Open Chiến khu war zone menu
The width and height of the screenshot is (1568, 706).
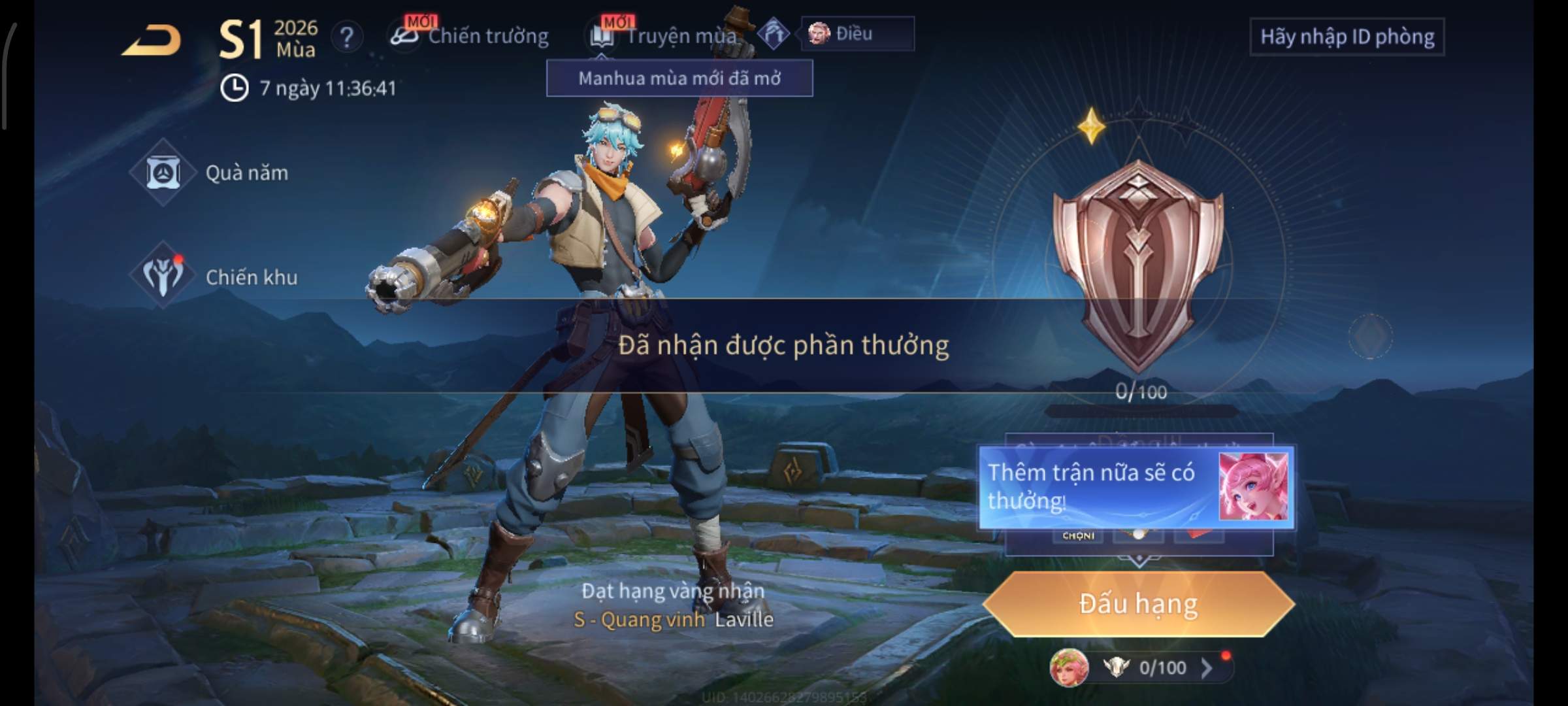point(214,277)
